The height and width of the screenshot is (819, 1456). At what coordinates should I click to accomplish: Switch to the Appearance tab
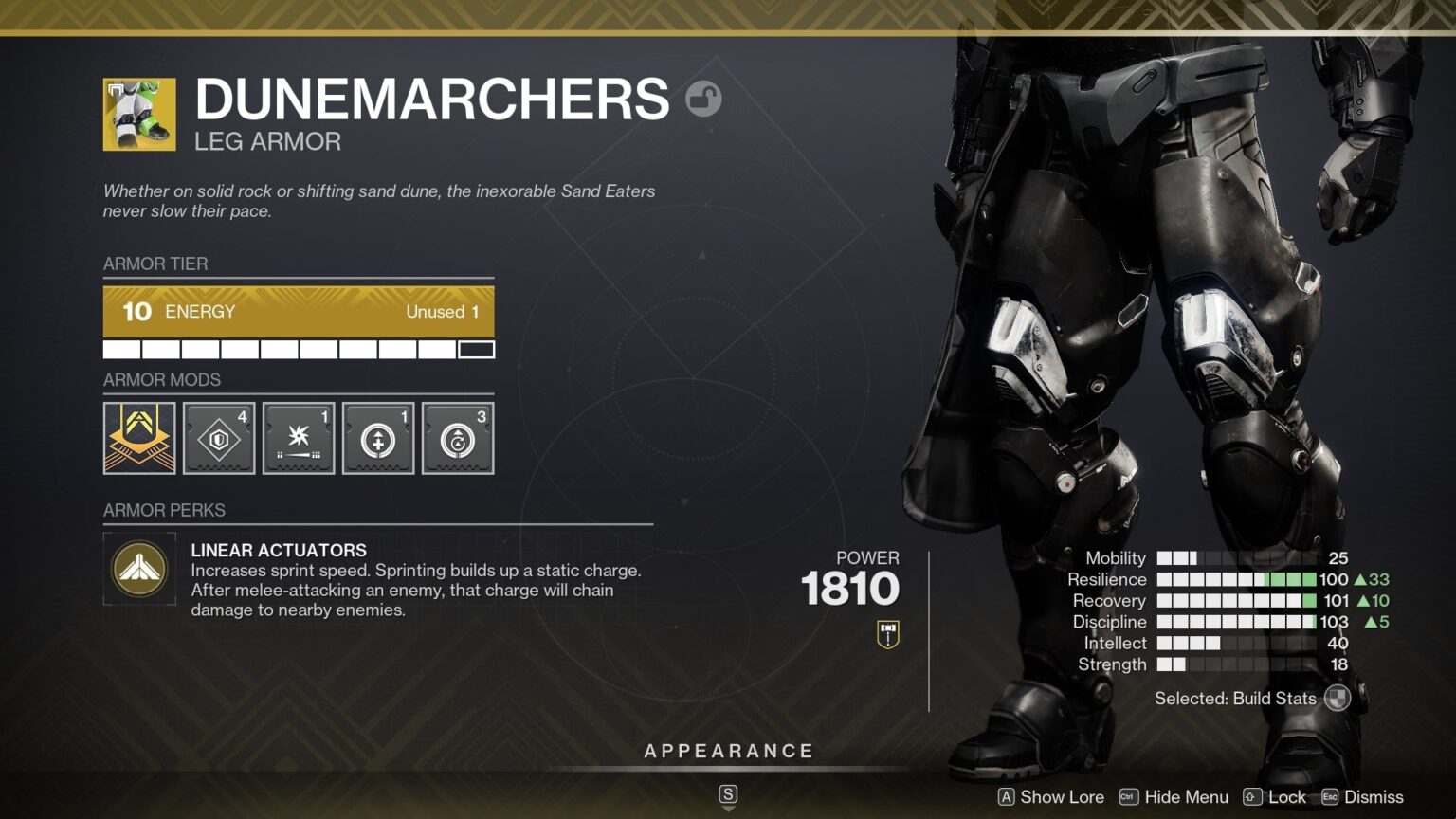coord(729,750)
